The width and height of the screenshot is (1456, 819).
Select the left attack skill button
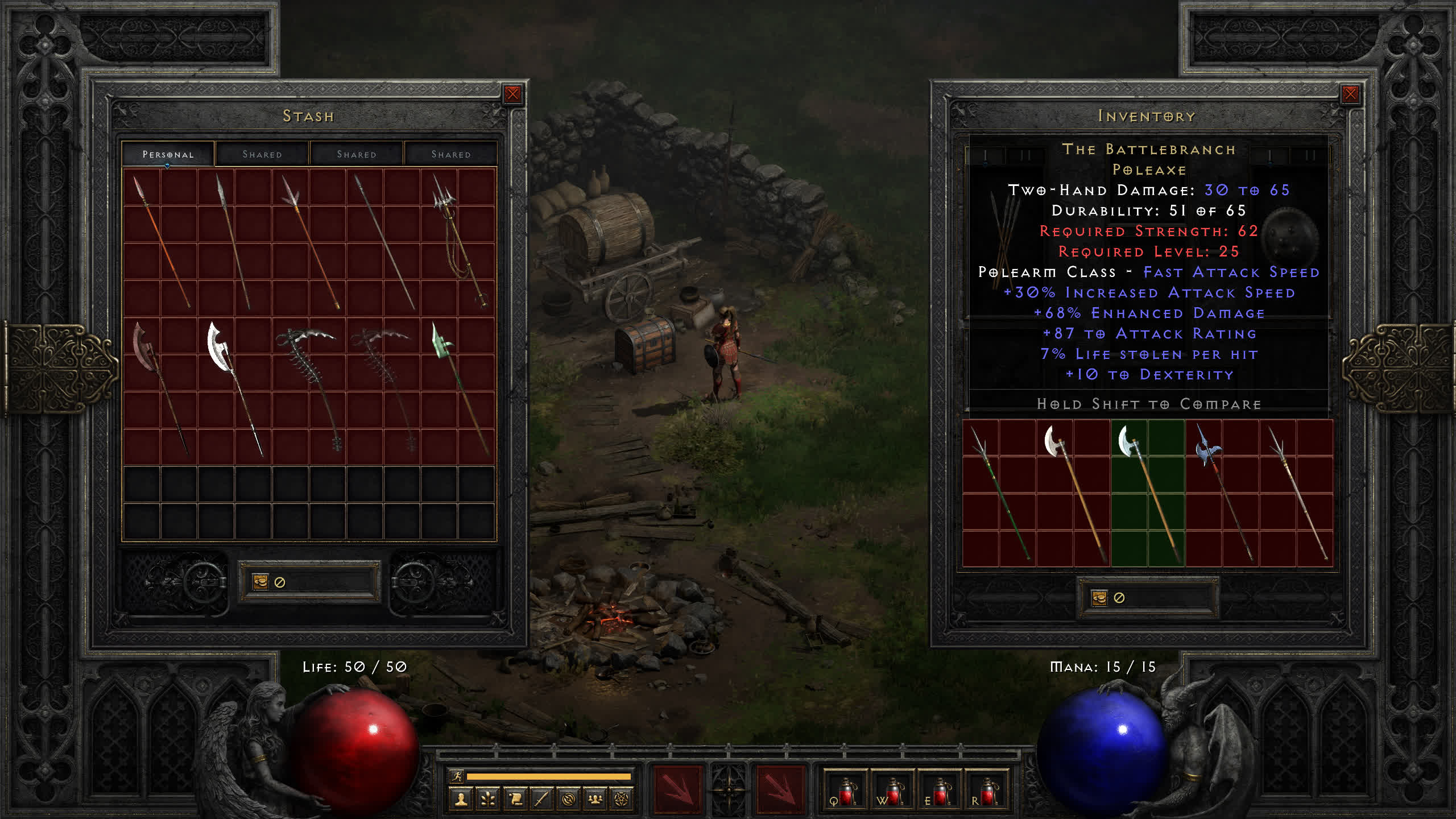677,789
